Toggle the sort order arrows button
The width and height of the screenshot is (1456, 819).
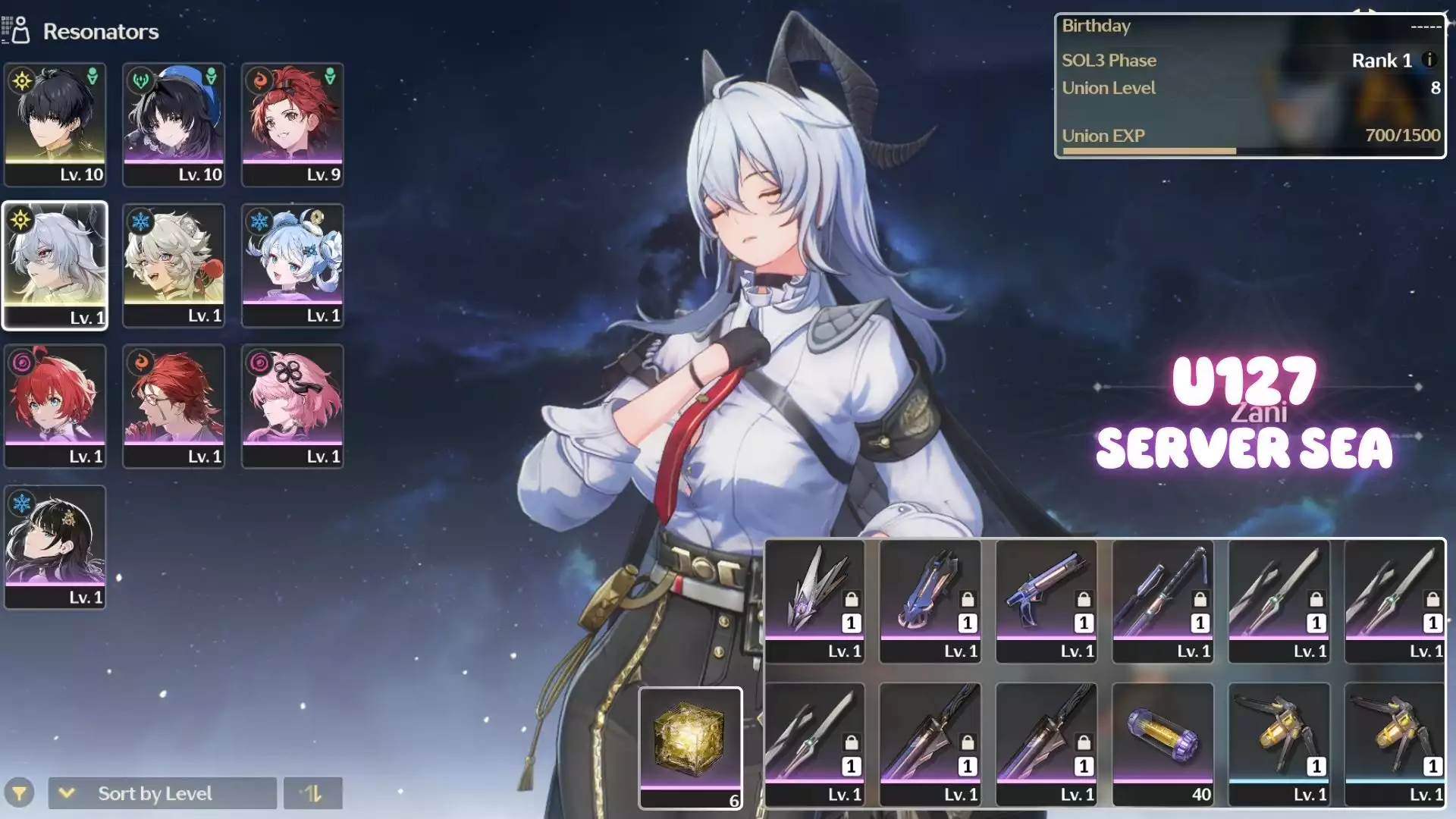(x=313, y=793)
